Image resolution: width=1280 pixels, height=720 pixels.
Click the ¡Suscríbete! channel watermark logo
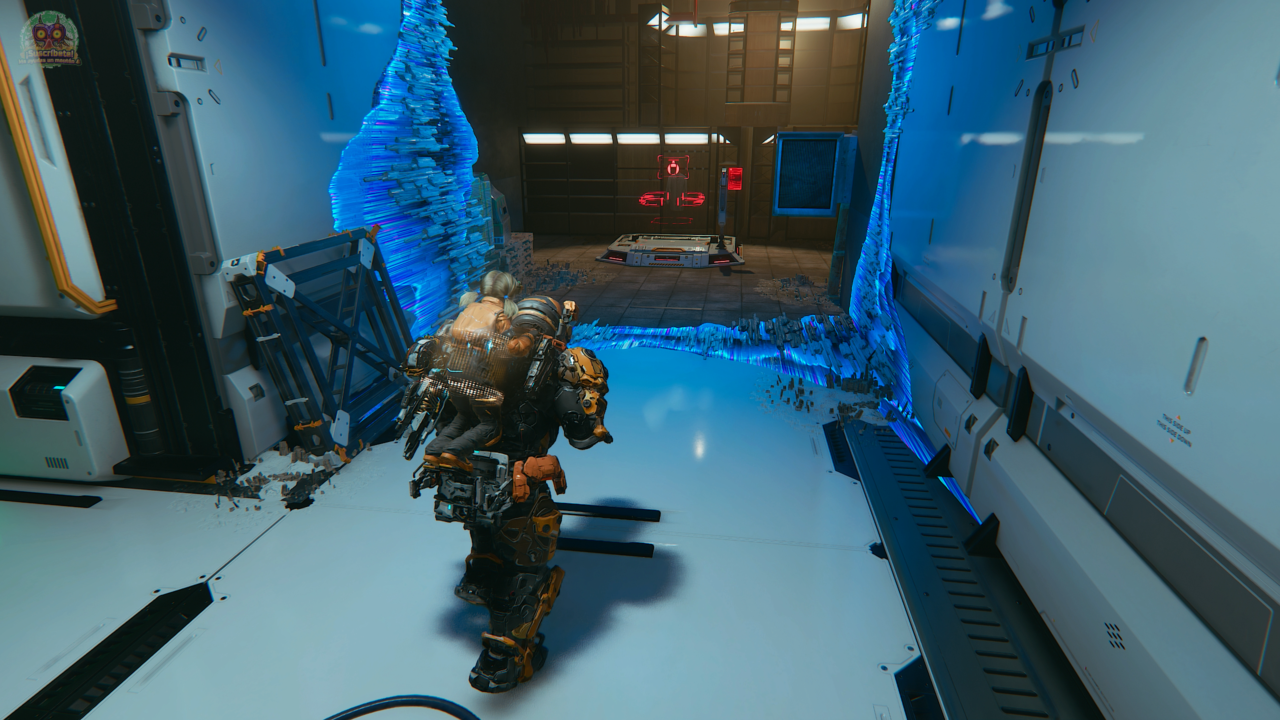[49, 39]
